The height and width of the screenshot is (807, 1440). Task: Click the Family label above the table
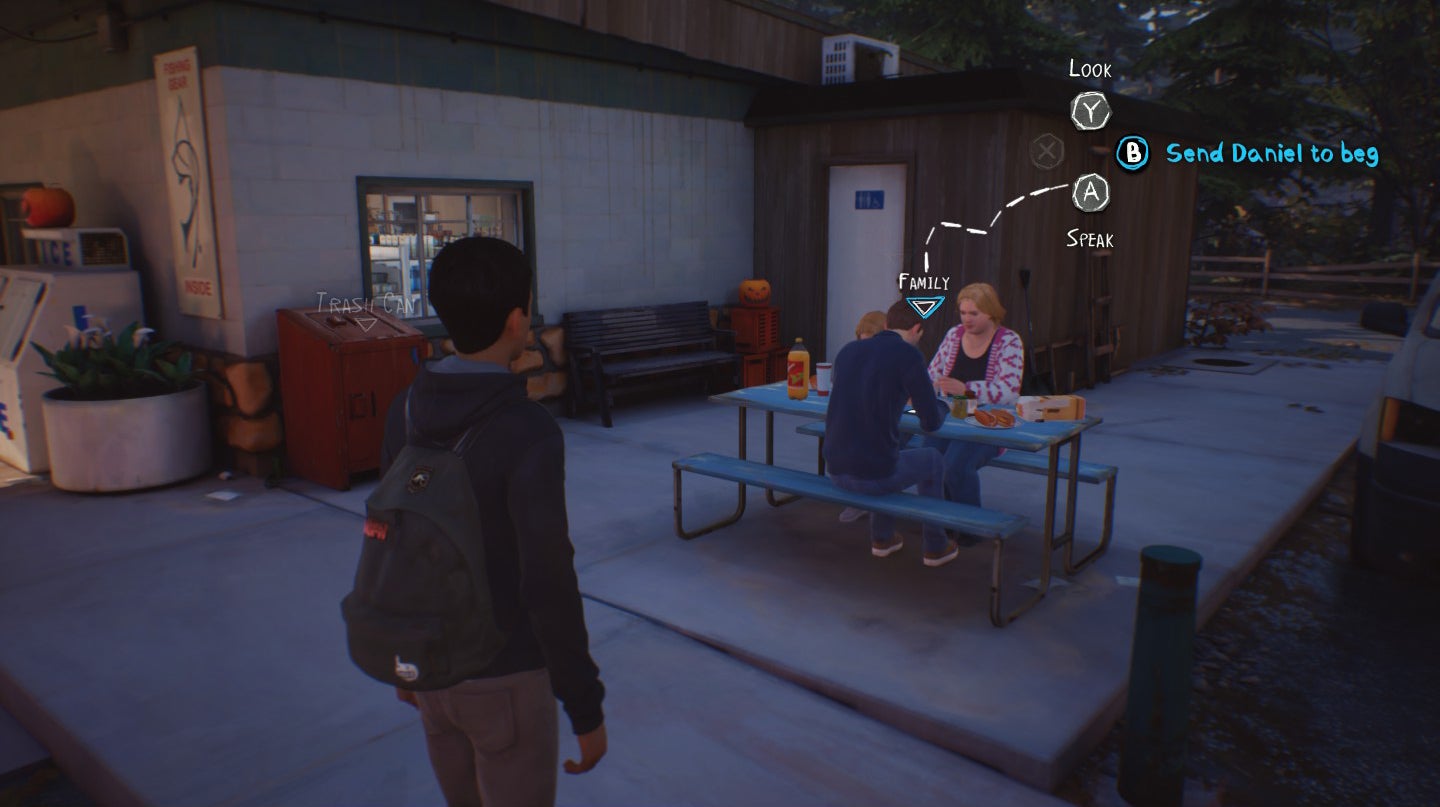(x=922, y=282)
